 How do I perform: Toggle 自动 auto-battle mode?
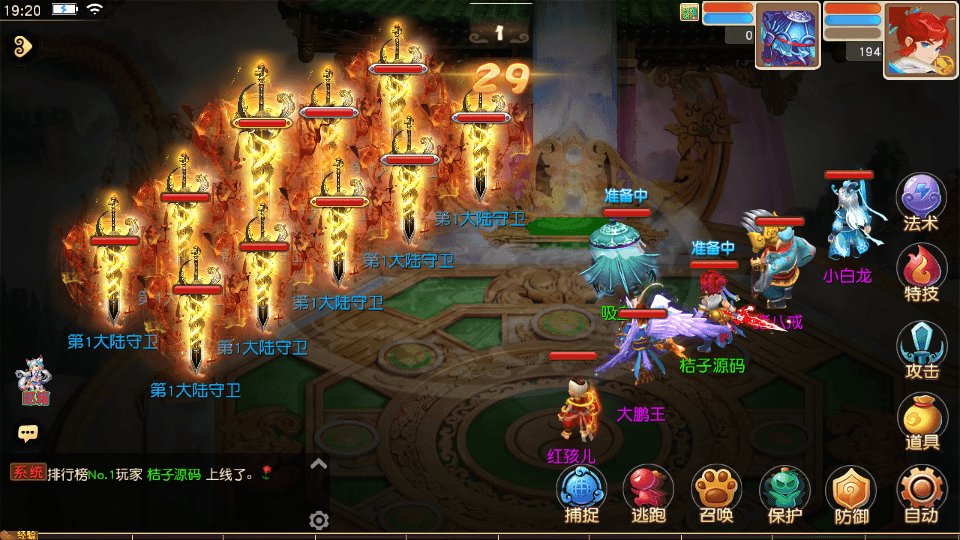(x=921, y=493)
